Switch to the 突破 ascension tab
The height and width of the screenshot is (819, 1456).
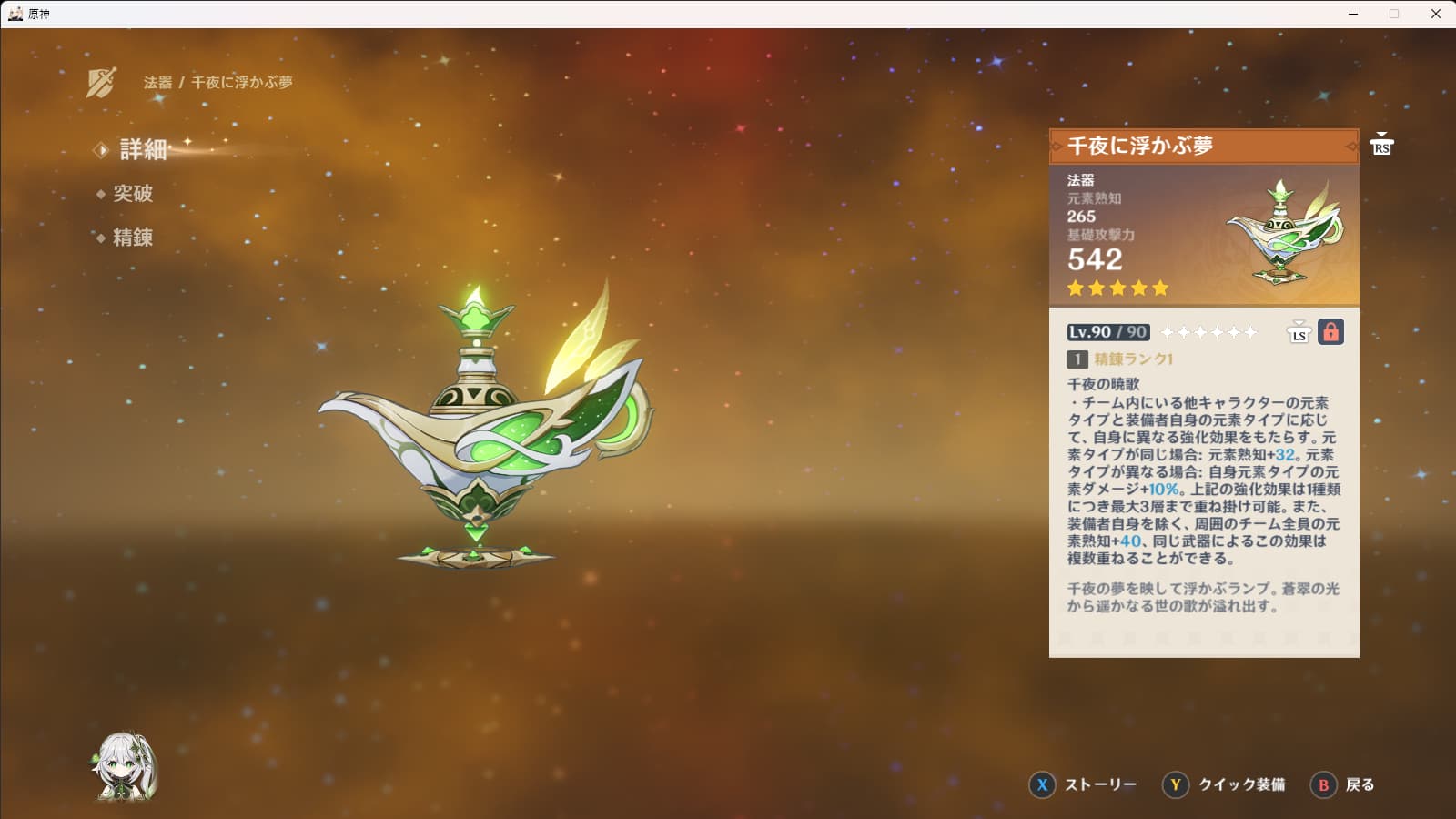coord(132,194)
